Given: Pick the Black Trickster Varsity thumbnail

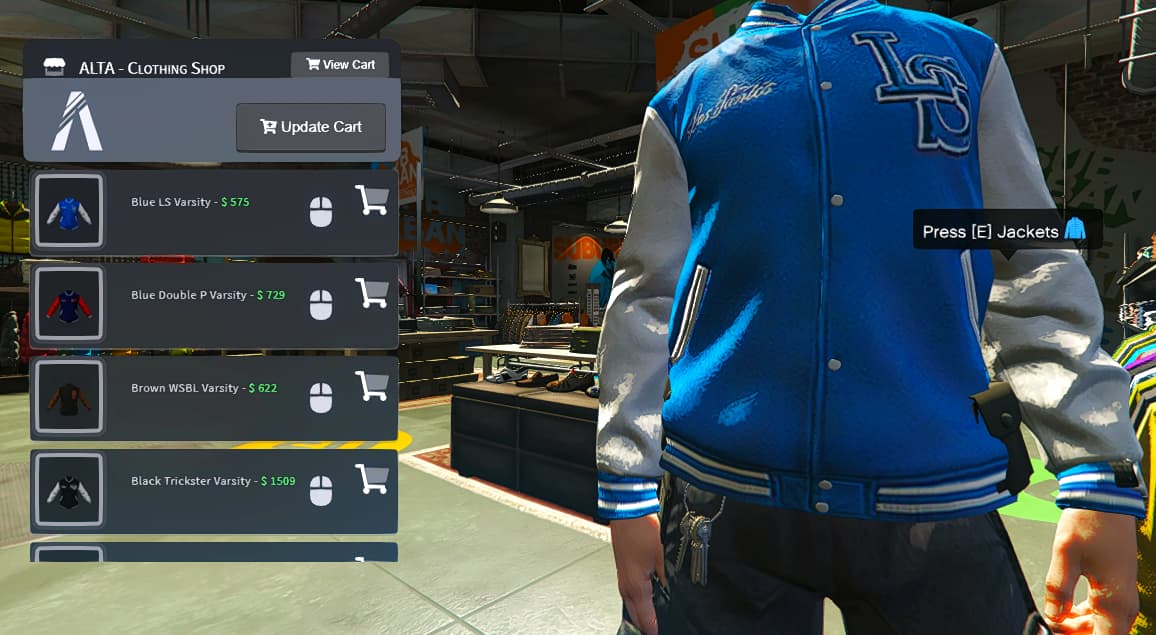Looking at the screenshot, I should [x=69, y=490].
